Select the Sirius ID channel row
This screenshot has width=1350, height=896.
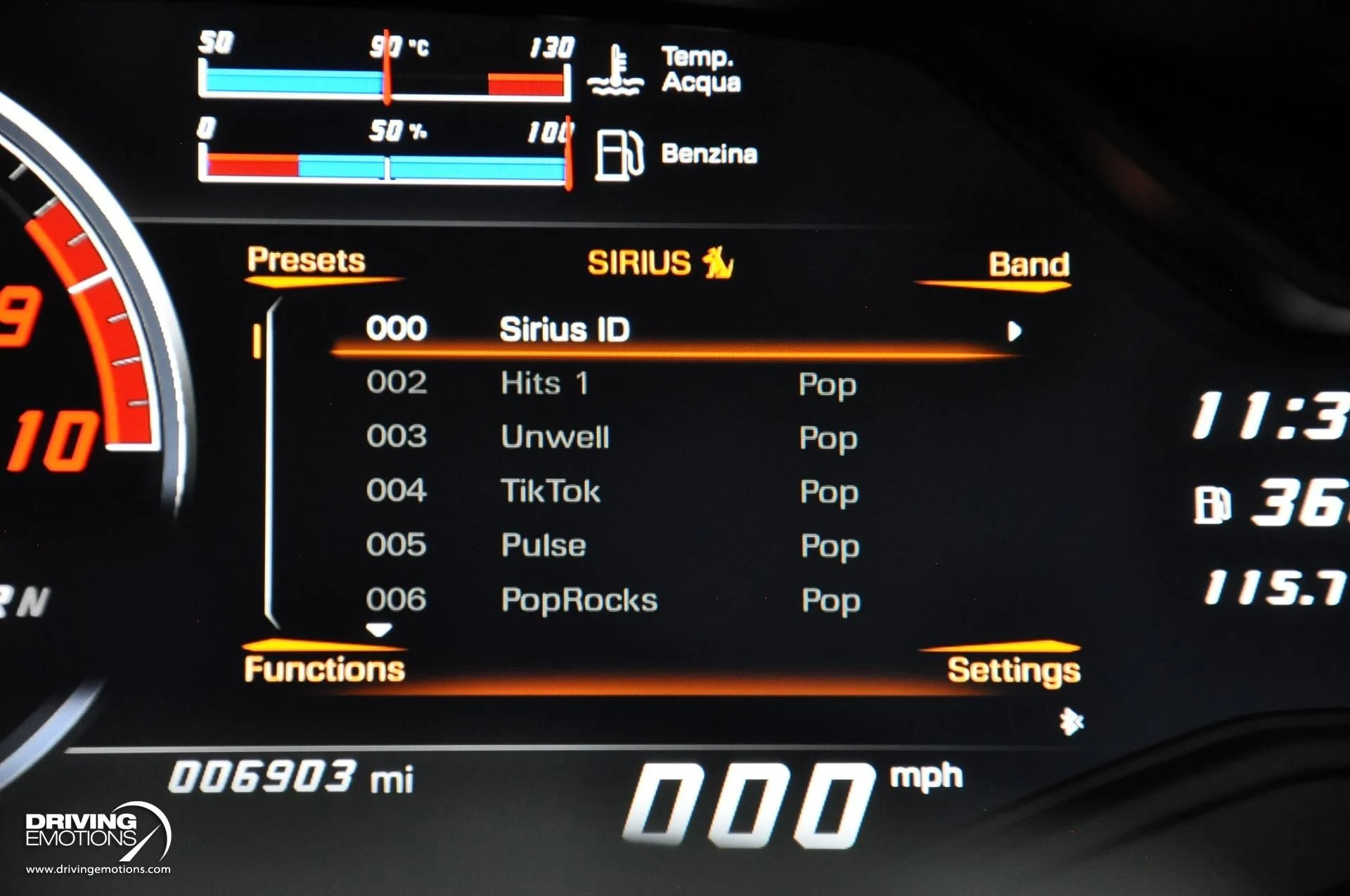(564, 330)
